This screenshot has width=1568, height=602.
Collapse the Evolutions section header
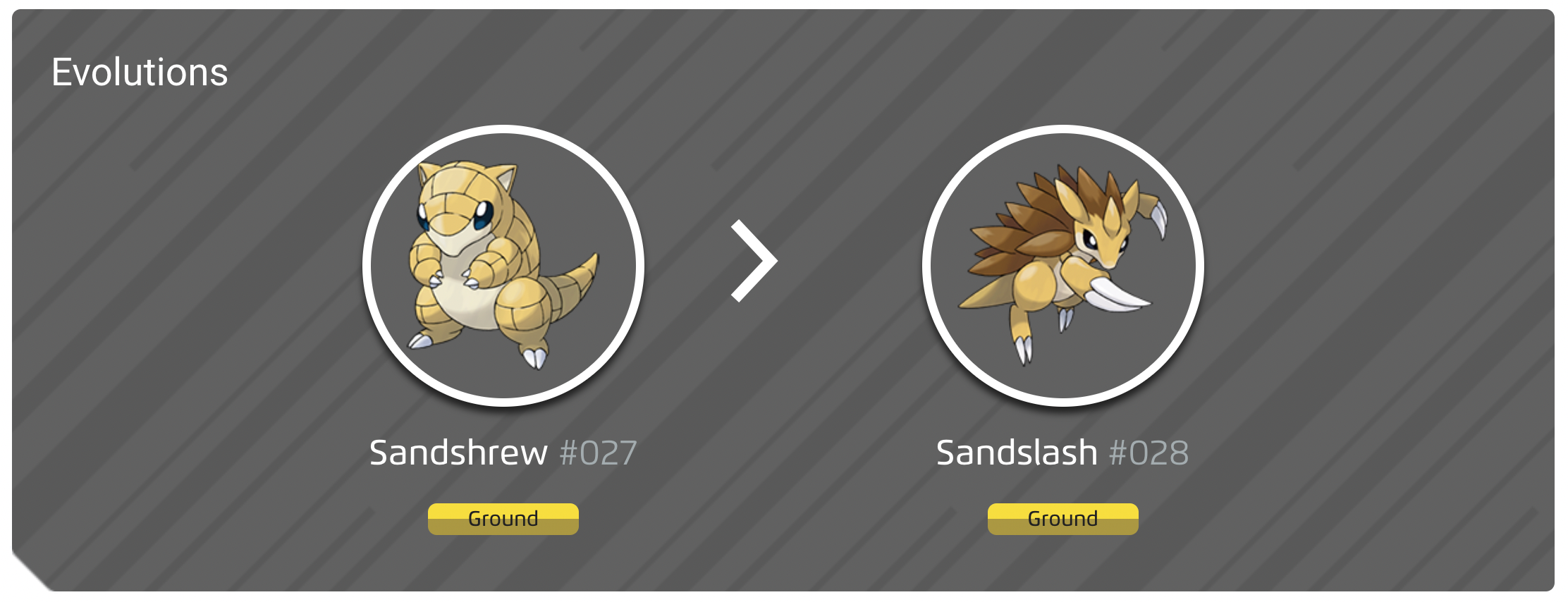coord(140,70)
